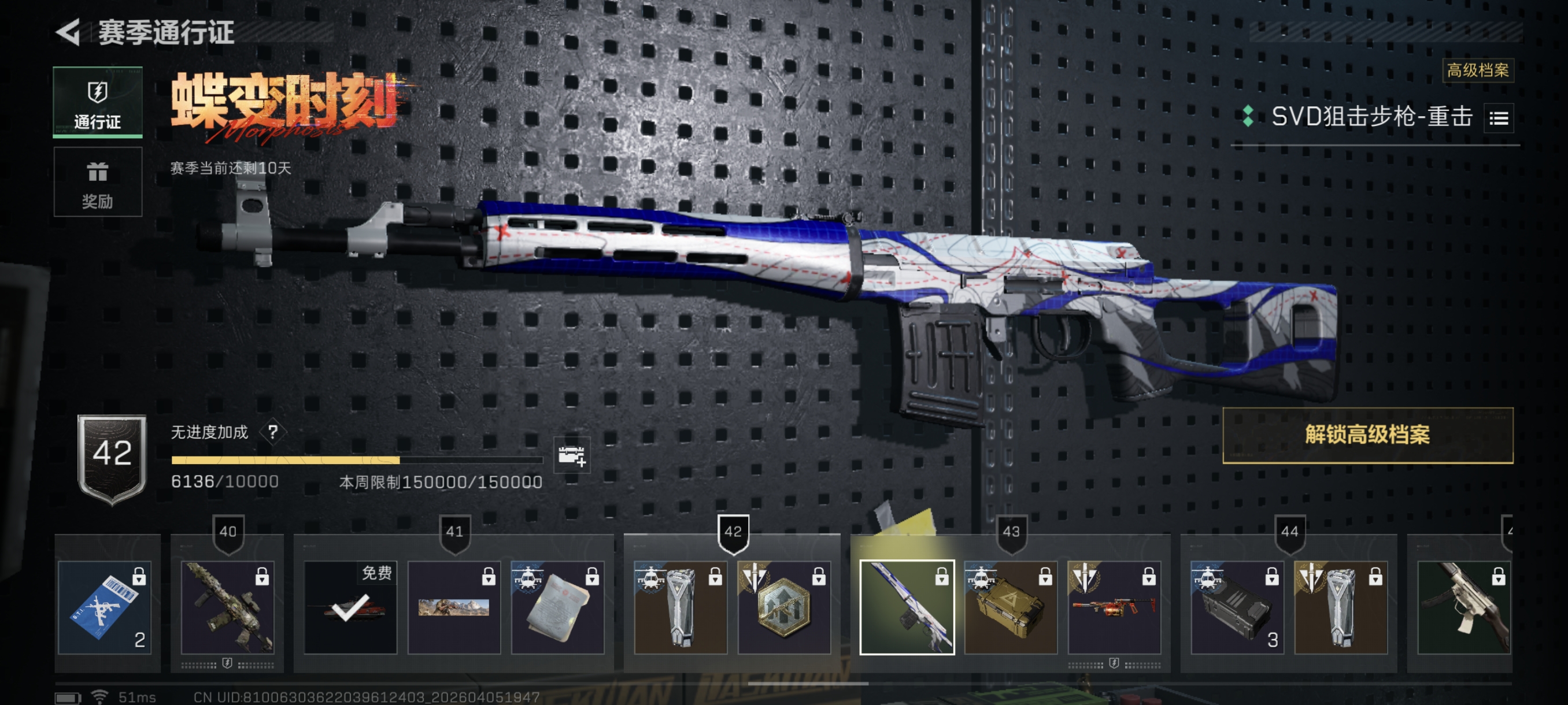Select the yellow supply crate reward
1568x705 pixels.
[1011, 607]
